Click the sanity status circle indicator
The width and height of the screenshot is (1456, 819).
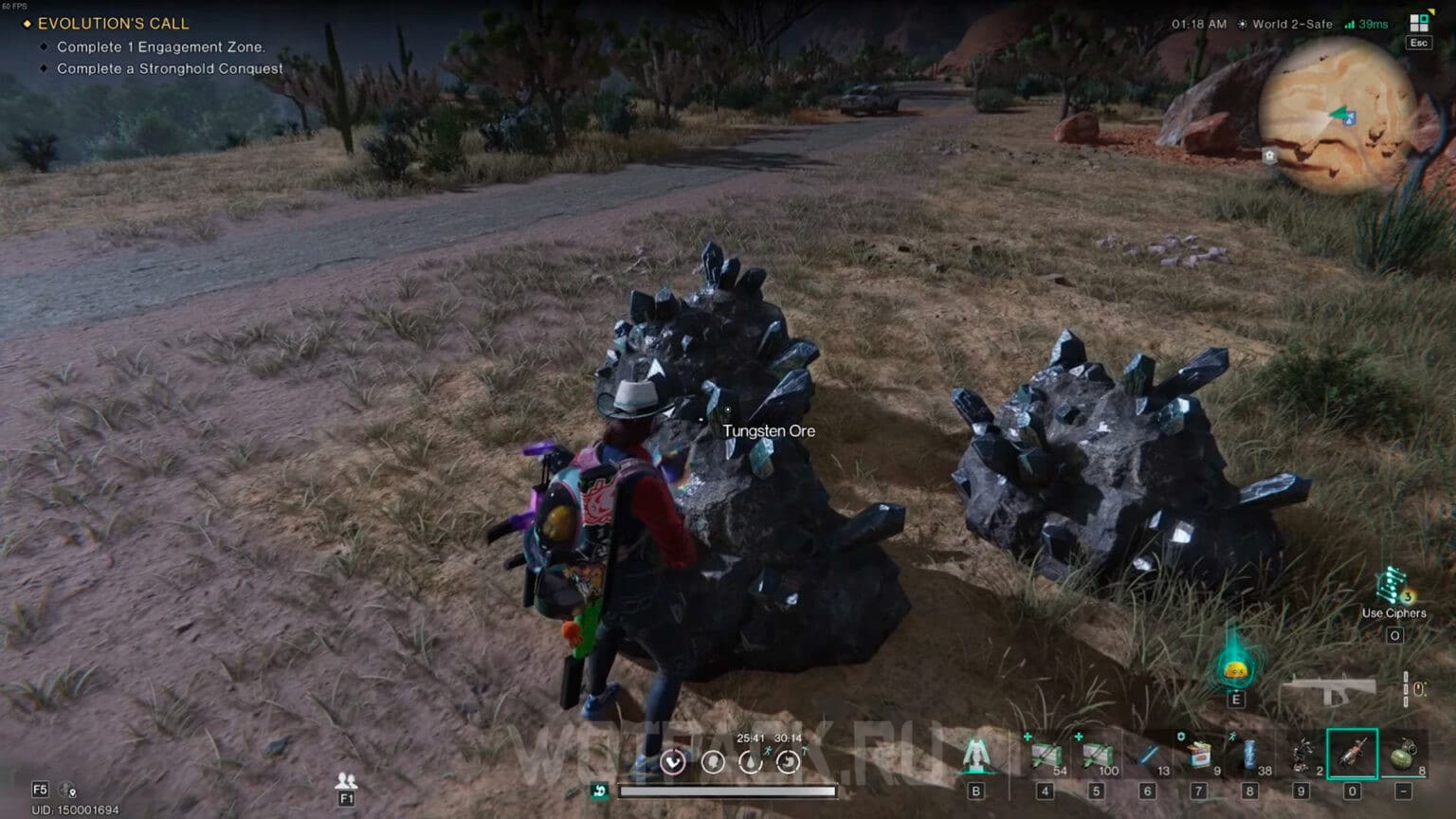pos(713,761)
